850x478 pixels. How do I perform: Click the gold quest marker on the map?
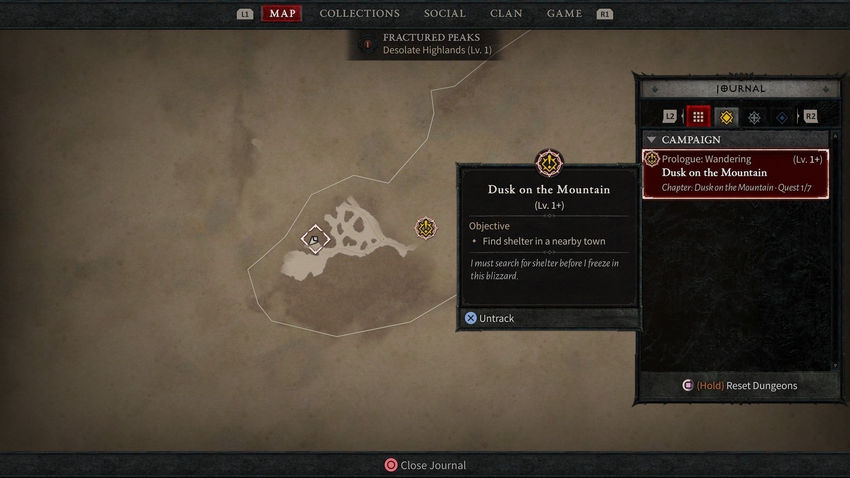coord(426,228)
